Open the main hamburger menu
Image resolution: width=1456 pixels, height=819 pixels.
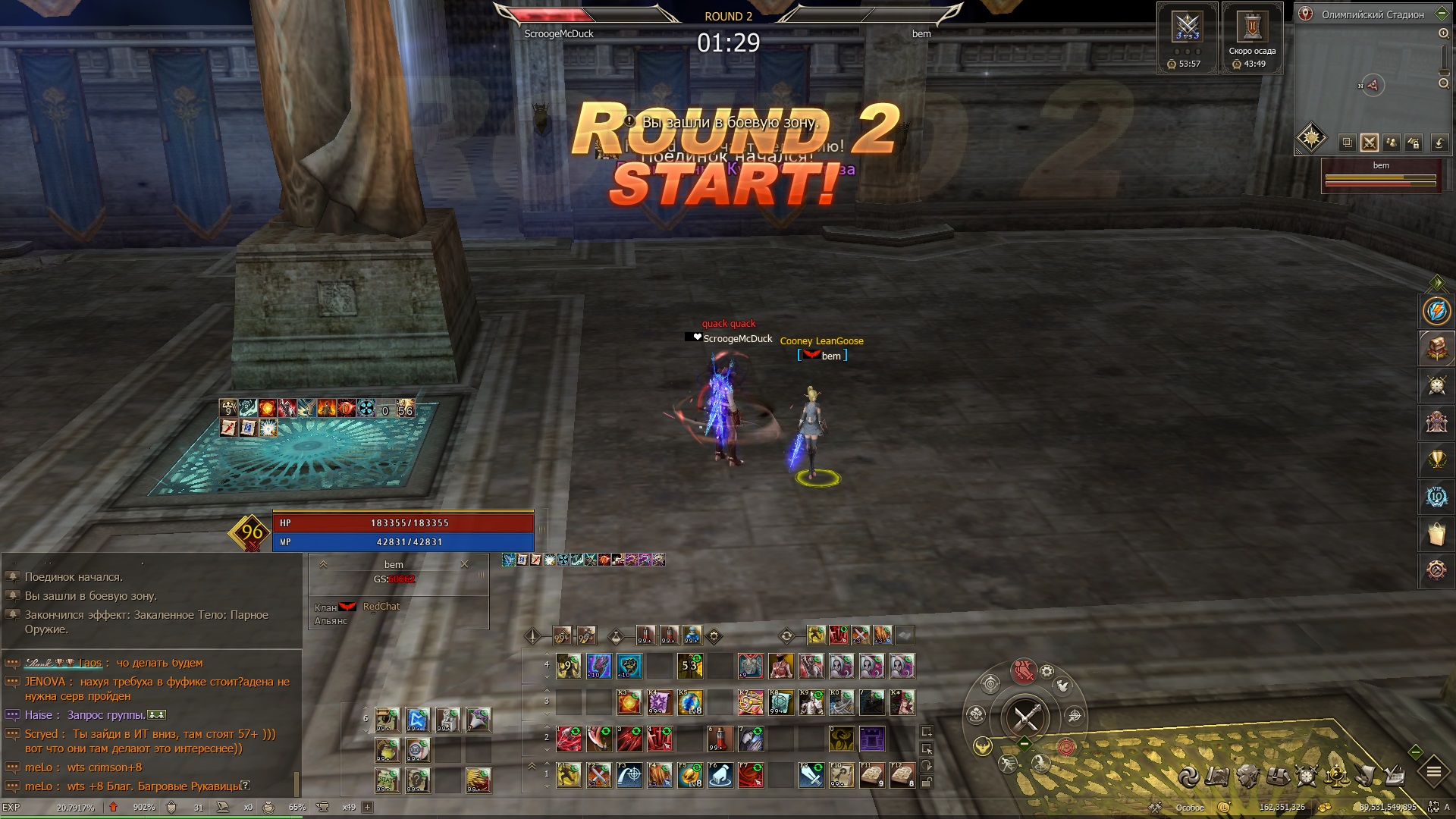click(1433, 772)
